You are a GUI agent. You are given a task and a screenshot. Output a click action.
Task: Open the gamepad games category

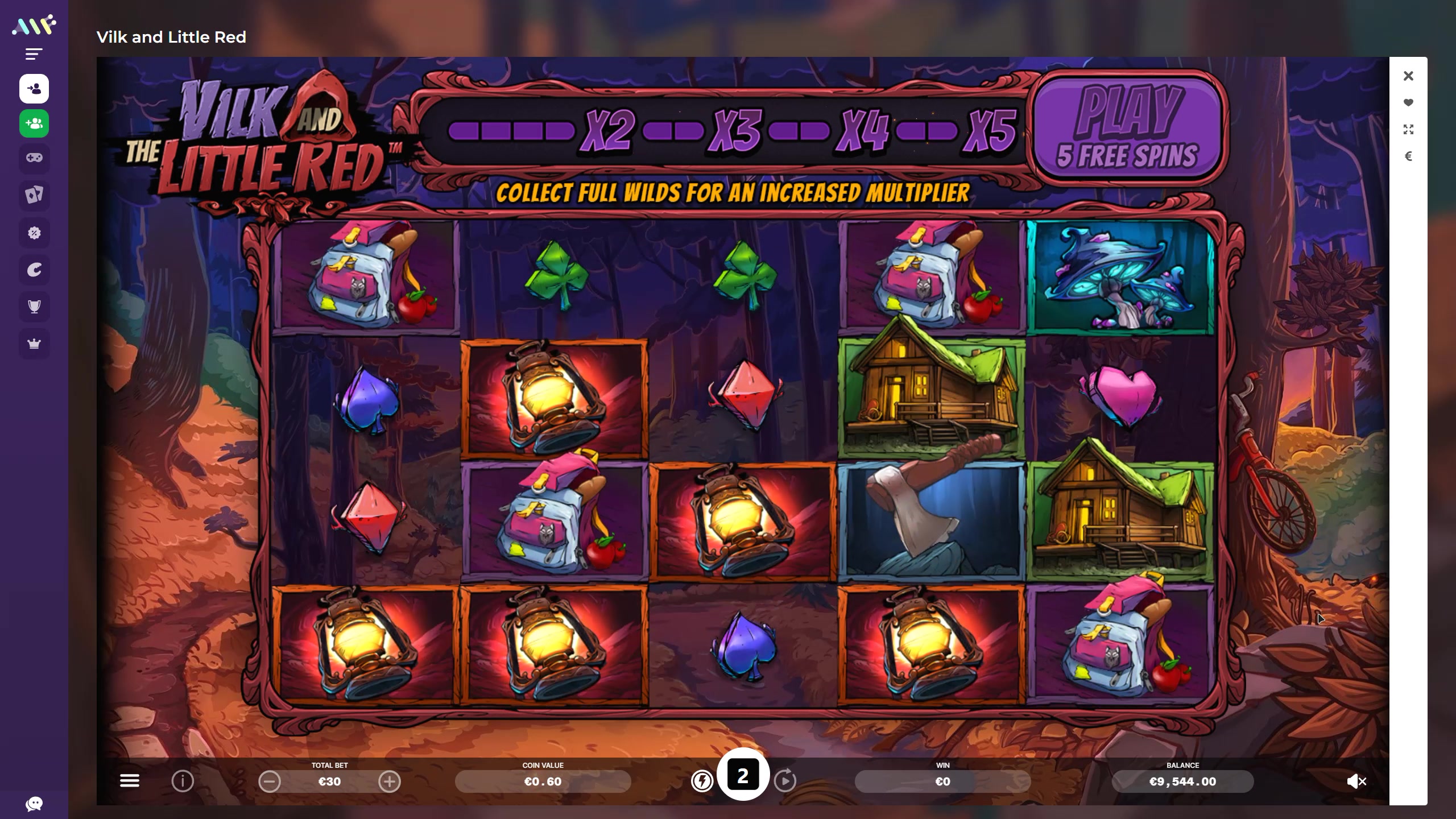point(34,158)
